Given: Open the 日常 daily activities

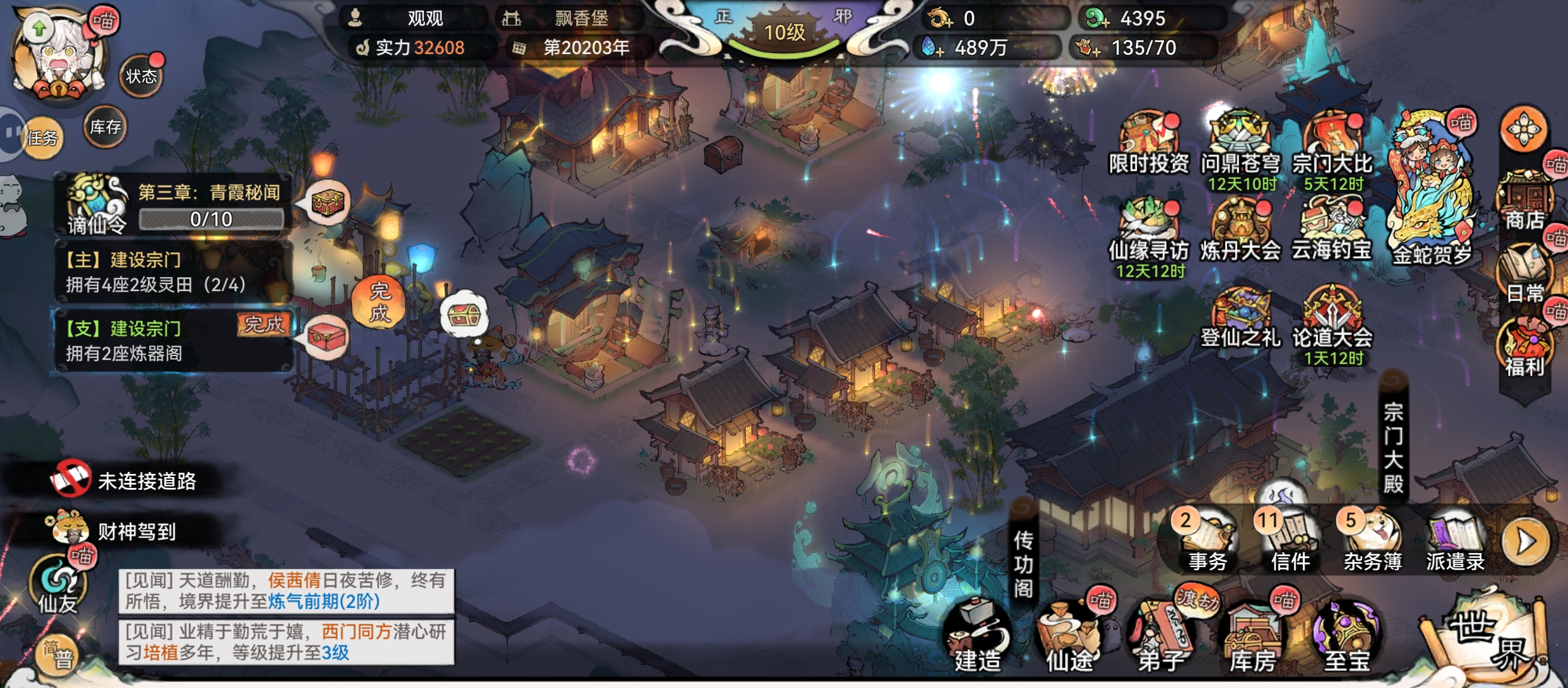Looking at the screenshot, I should 1525,274.
